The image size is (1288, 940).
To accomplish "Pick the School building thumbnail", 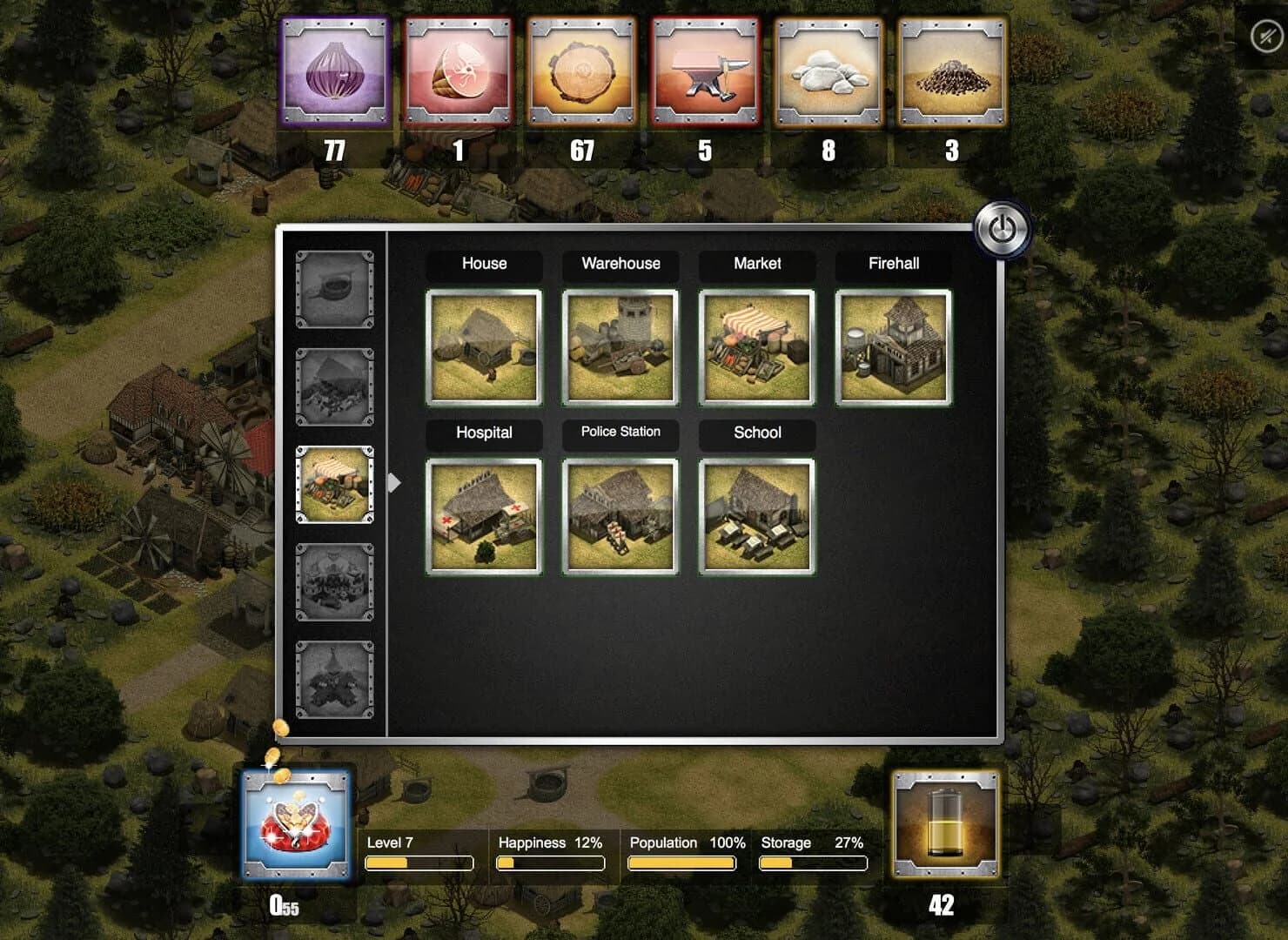I will (756, 515).
